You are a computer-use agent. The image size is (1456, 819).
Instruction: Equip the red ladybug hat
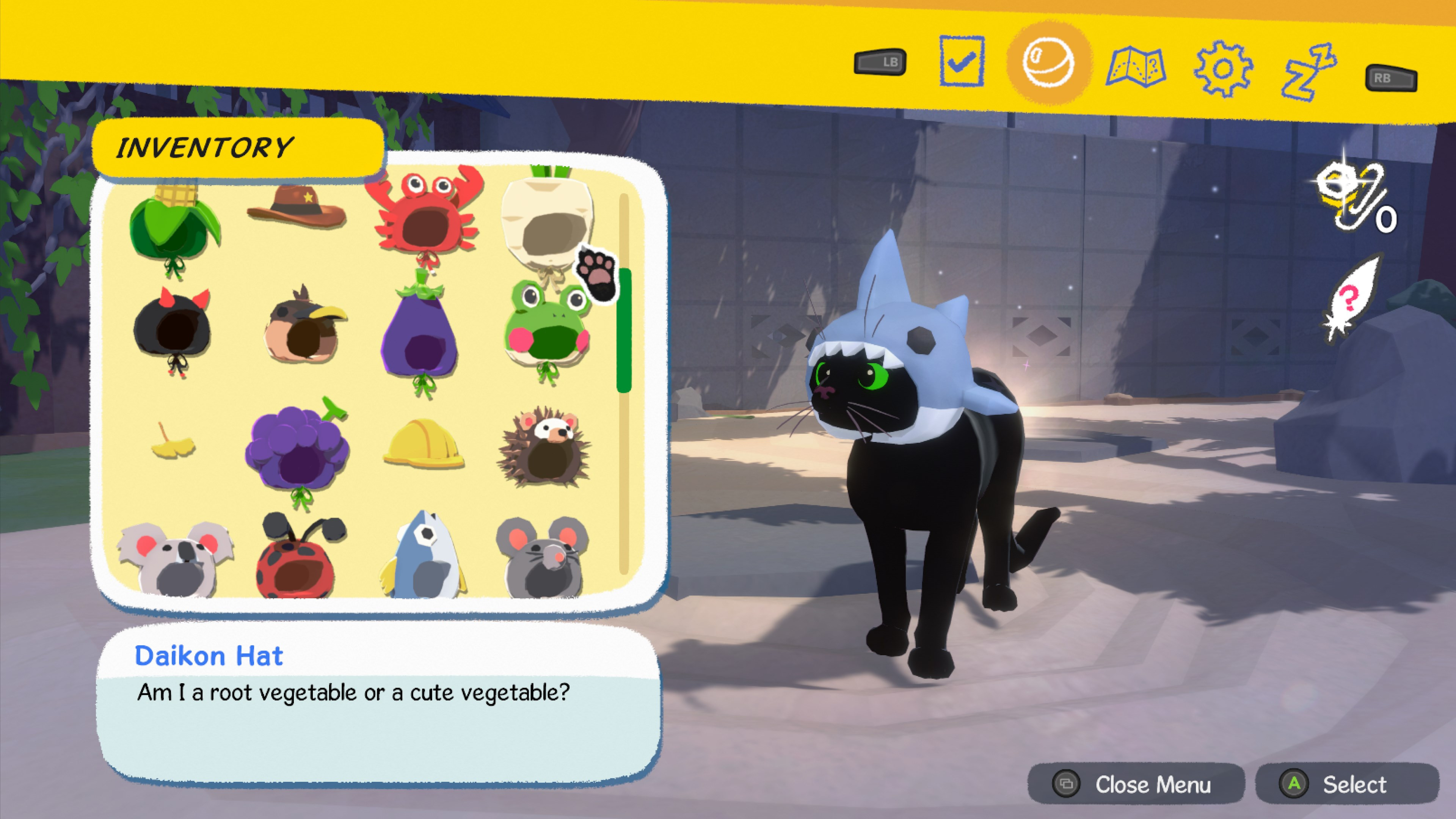(298, 557)
